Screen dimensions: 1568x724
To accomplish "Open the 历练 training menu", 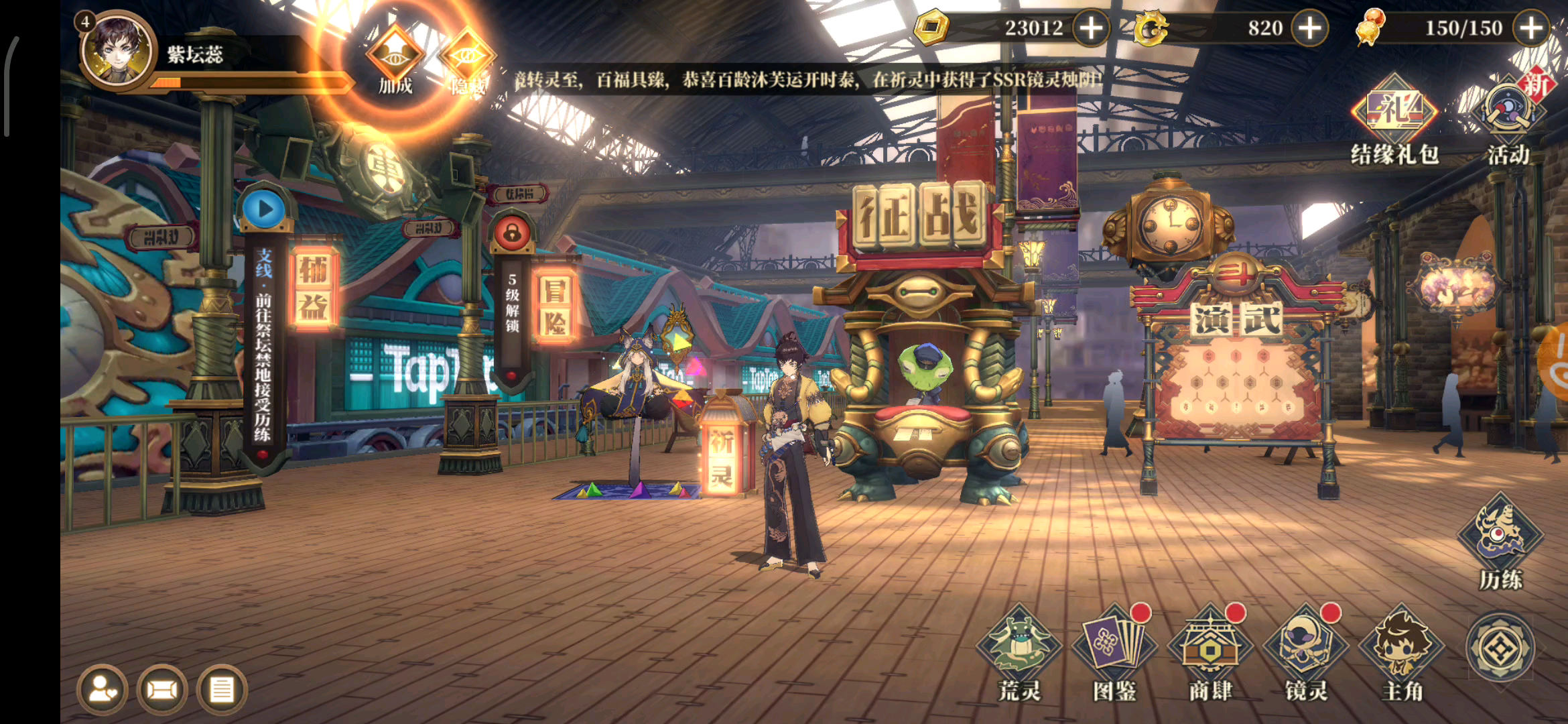I will click(1501, 540).
